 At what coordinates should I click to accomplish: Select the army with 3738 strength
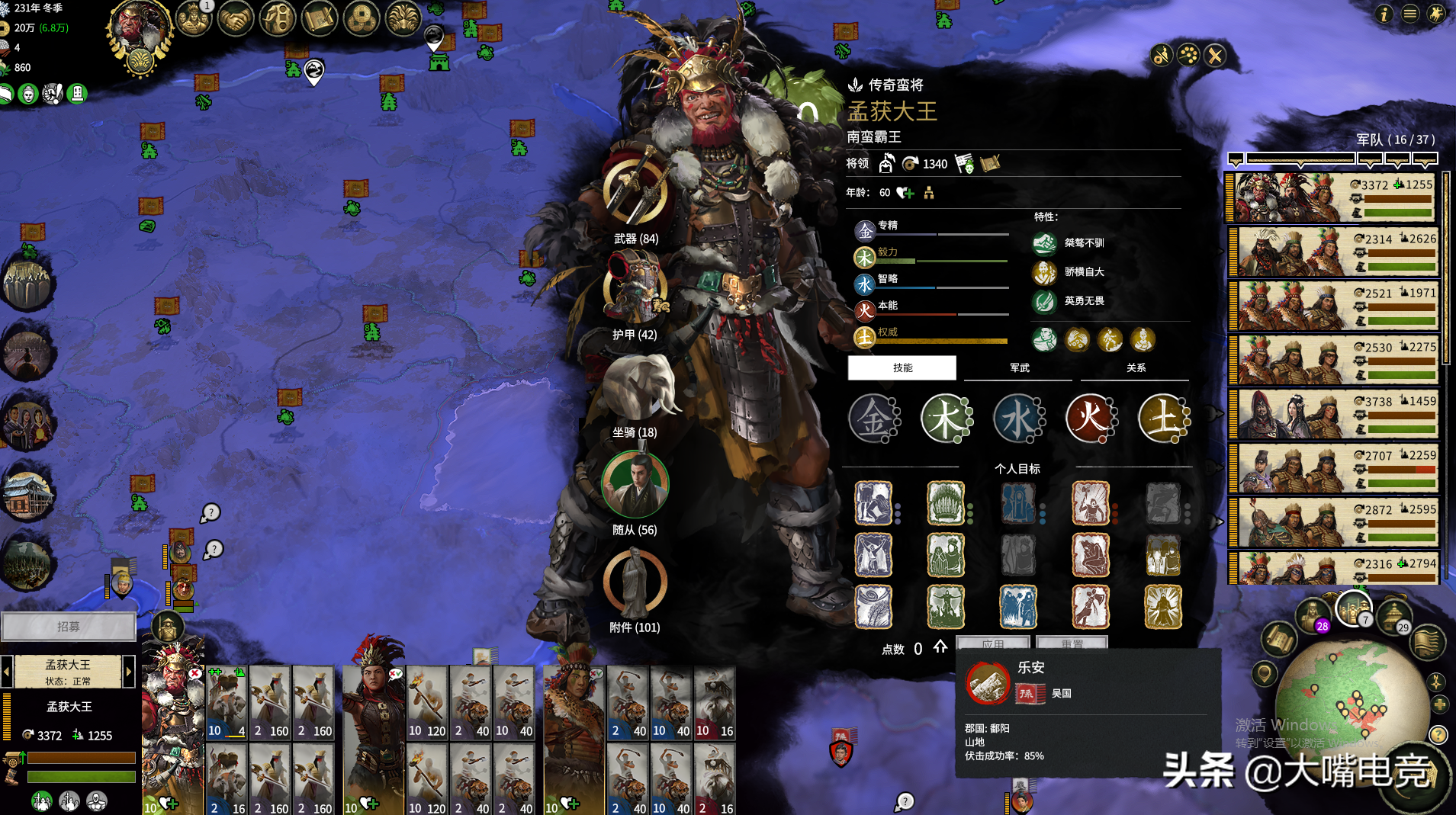[x=1335, y=415]
